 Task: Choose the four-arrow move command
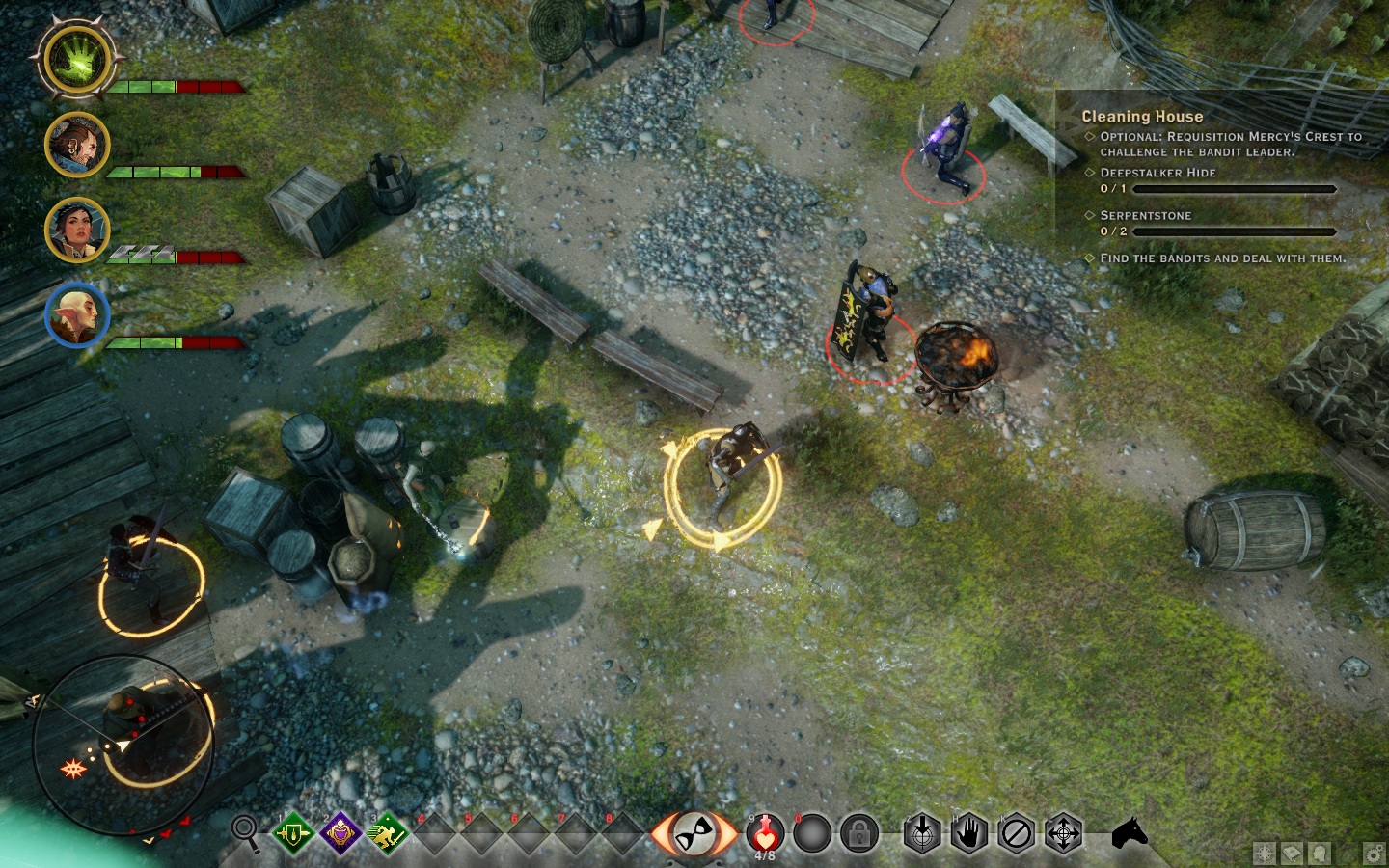tap(1064, 833)
